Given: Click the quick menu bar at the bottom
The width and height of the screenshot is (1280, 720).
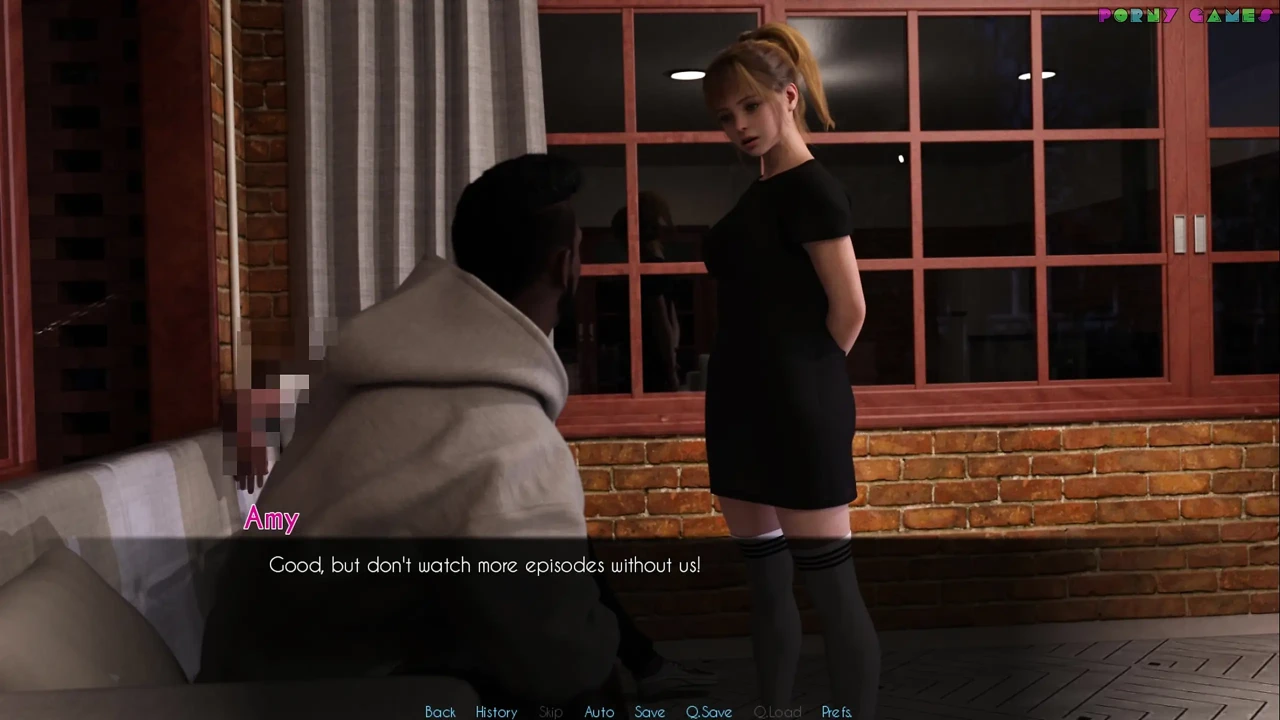Looking at the screenshot, I should coord(640,711).
